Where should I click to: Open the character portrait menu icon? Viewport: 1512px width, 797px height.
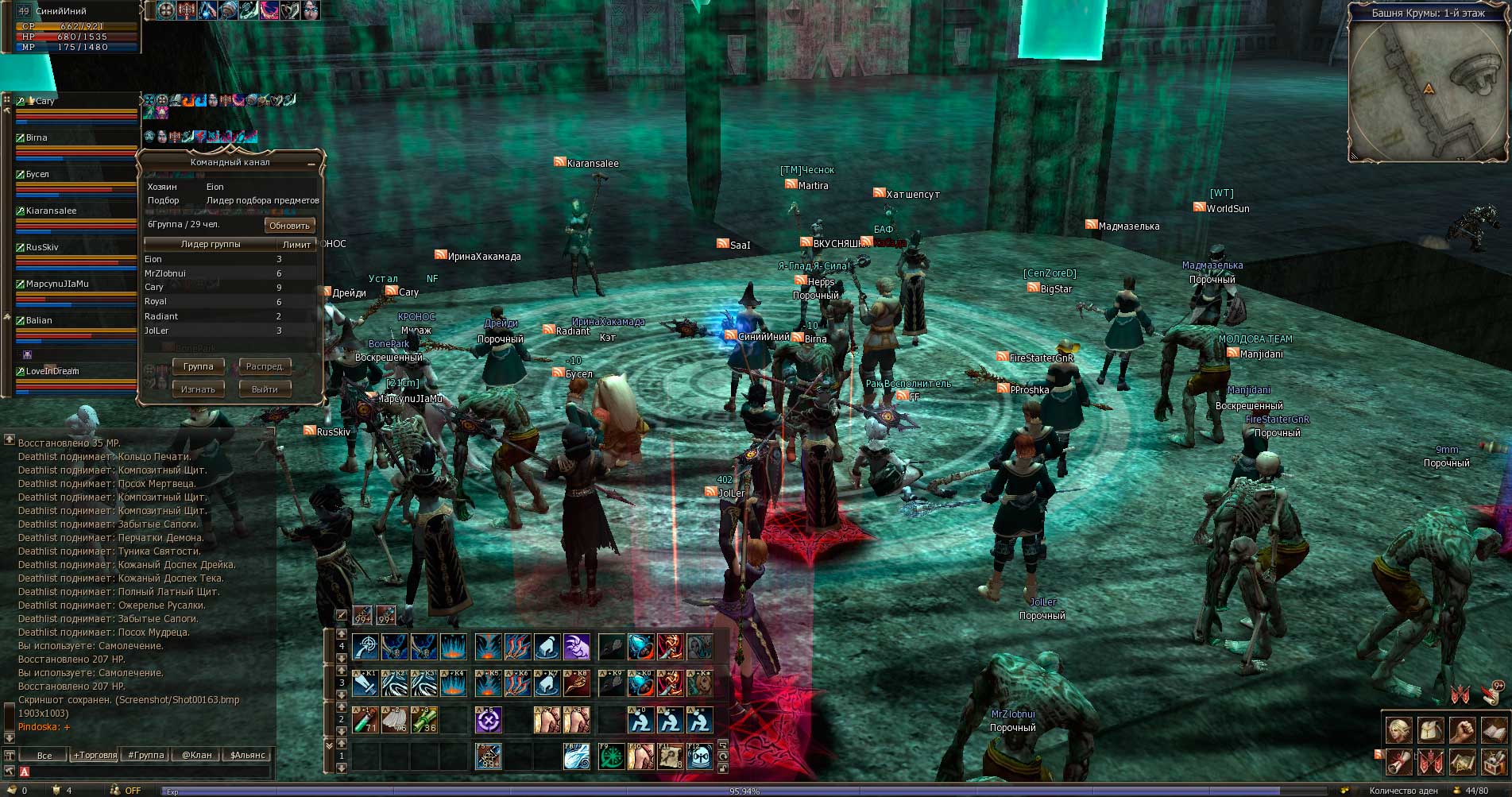click(1398, 729)
